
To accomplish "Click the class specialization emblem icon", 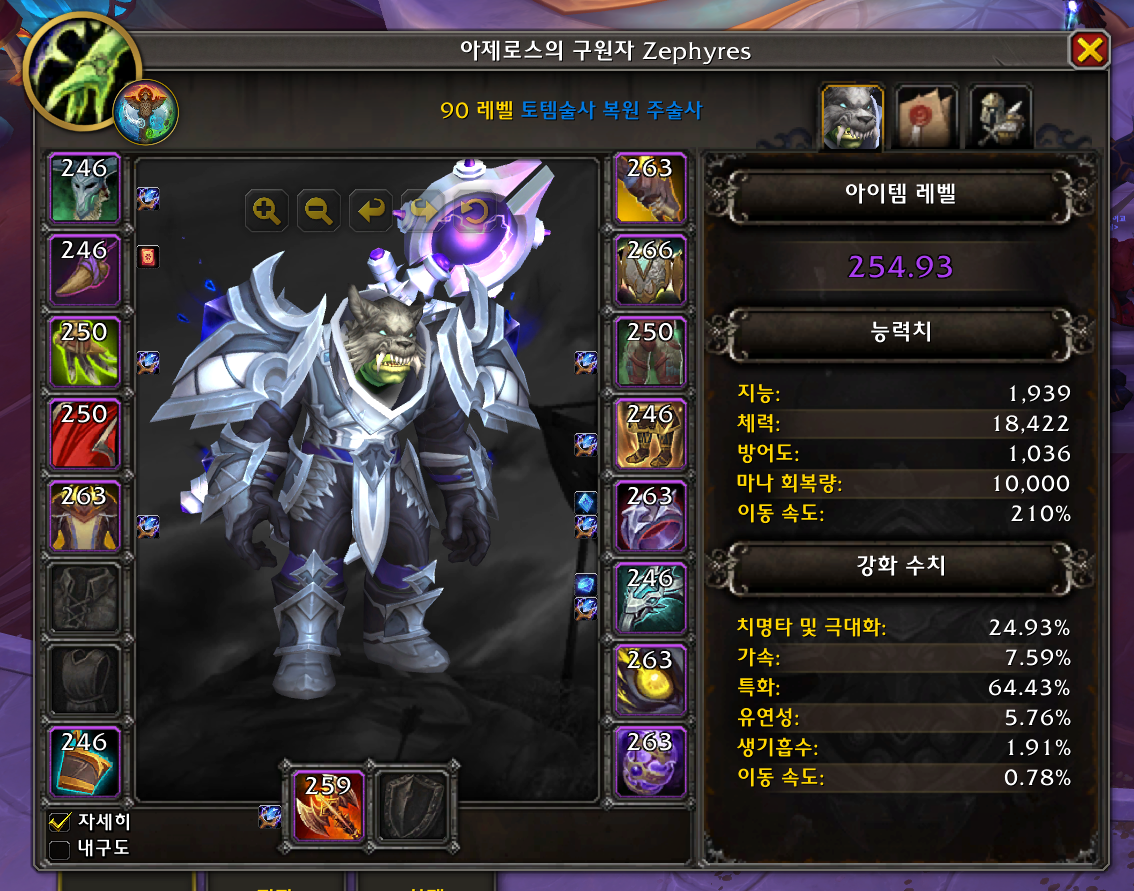I will (x=146, y=112).
